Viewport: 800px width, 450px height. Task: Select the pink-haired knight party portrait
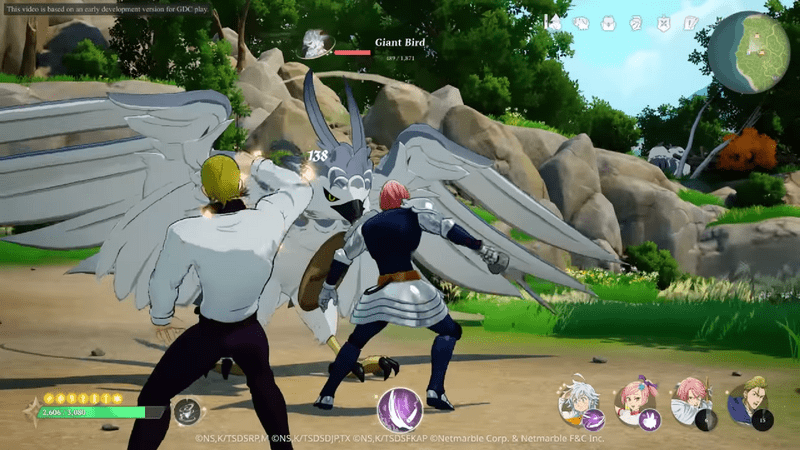pos(690,402)
